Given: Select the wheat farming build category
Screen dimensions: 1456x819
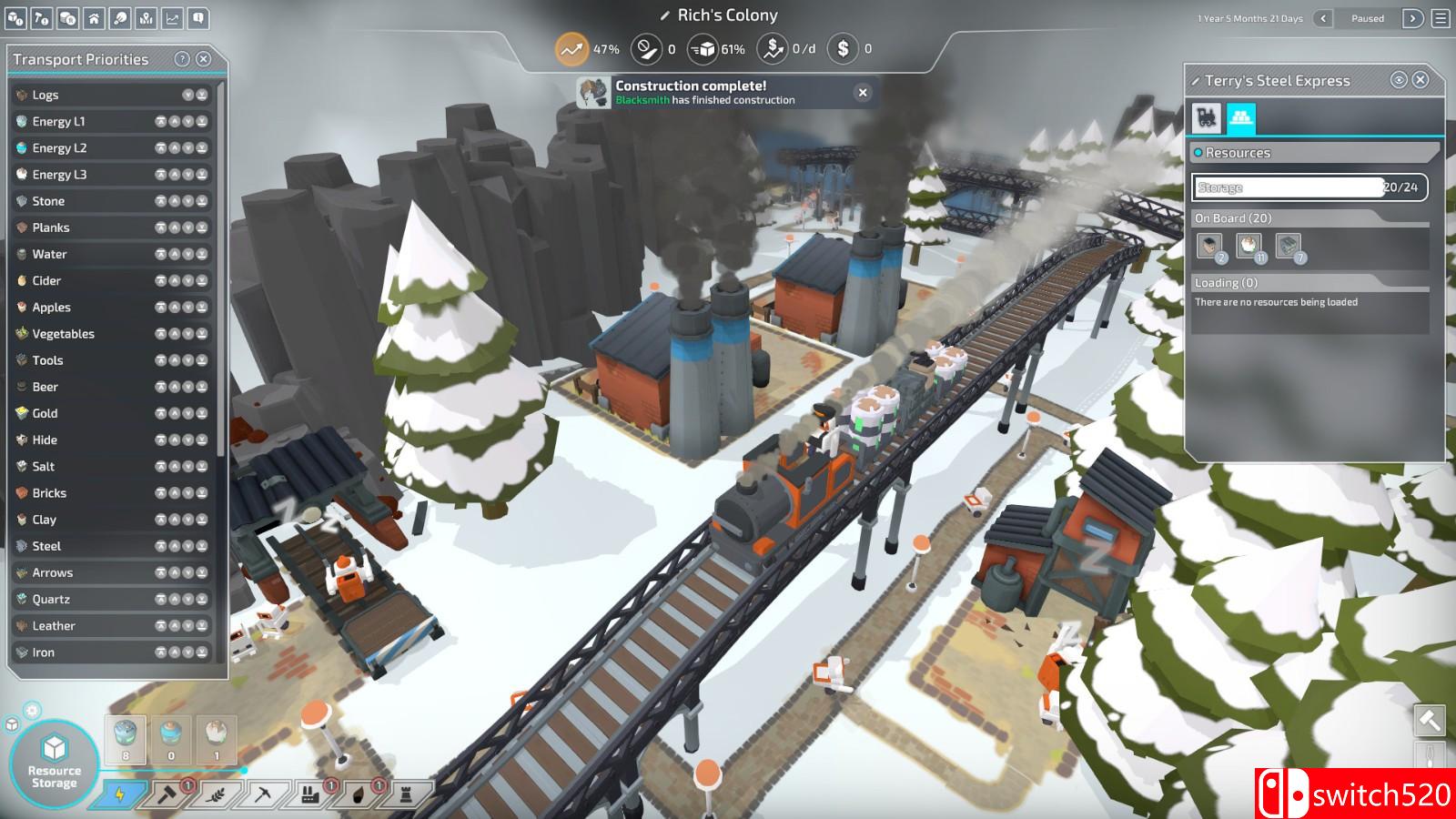Looking at the screenshot, I should point(216,794).
